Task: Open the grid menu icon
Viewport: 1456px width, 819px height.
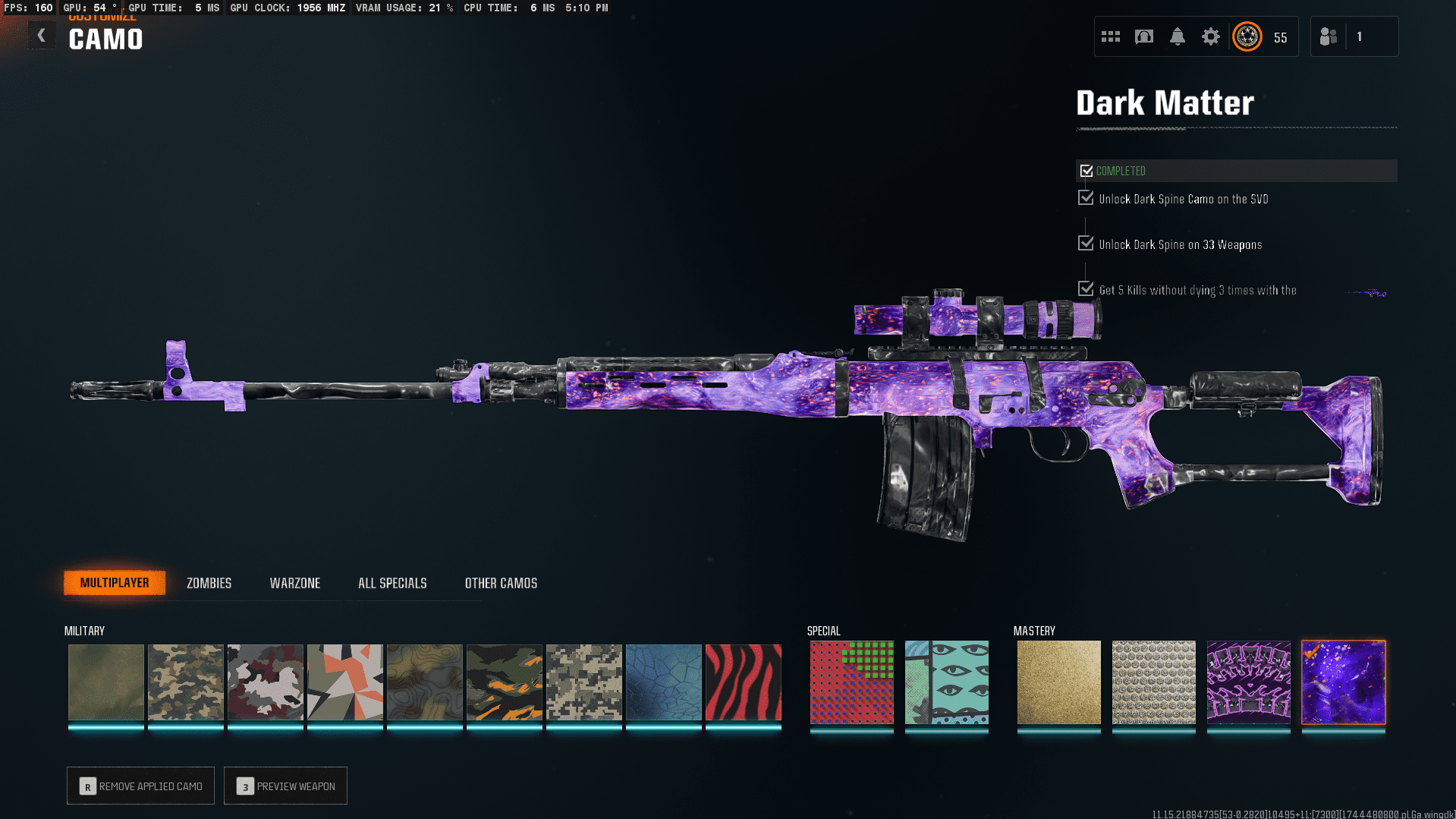Action: [x=1110, y=36]
